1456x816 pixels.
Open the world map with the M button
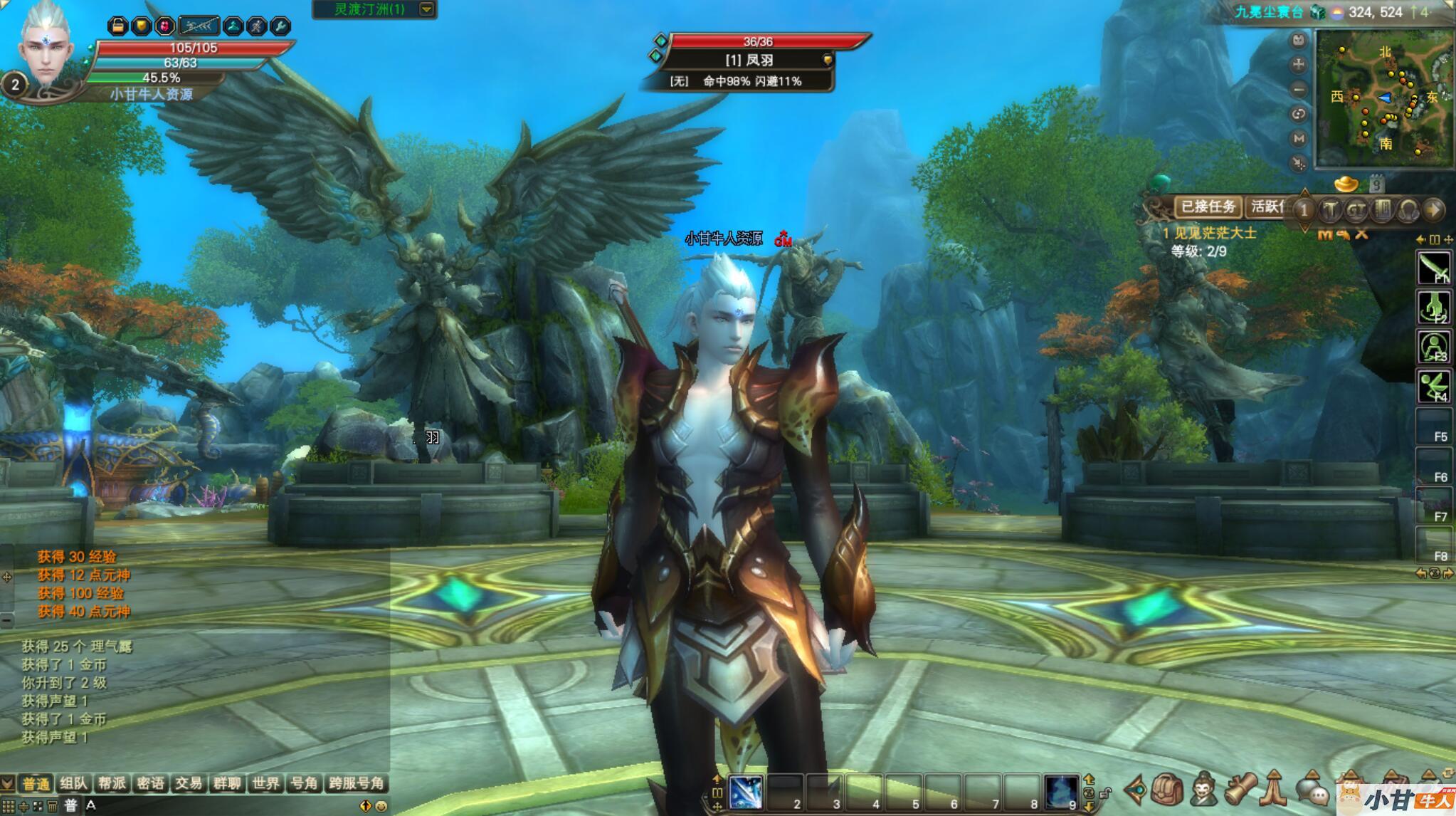coord(1299,139)
